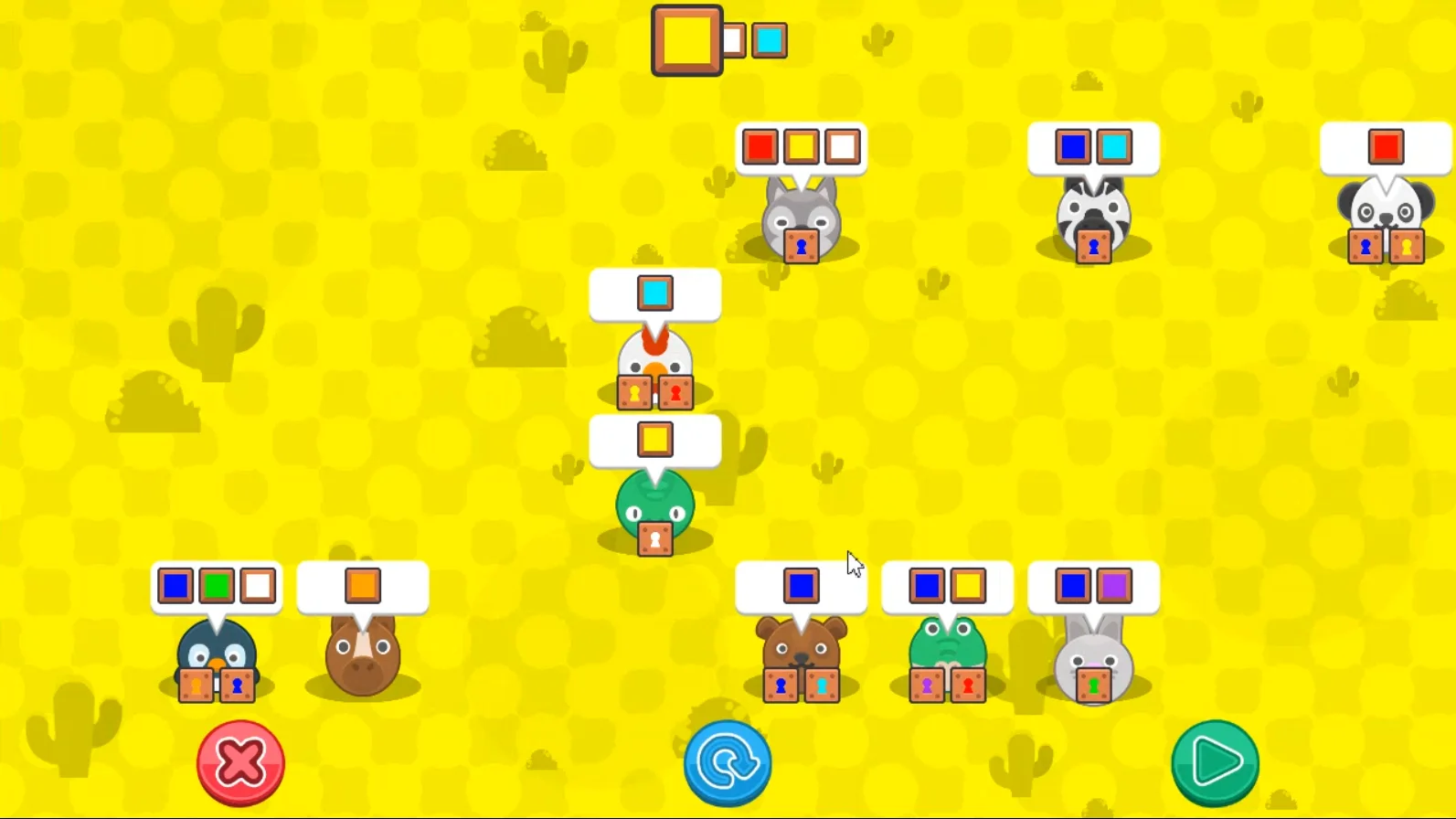Expand the frog's blue-yellow color bubble

pyautogui.click(x=948, y=586)
